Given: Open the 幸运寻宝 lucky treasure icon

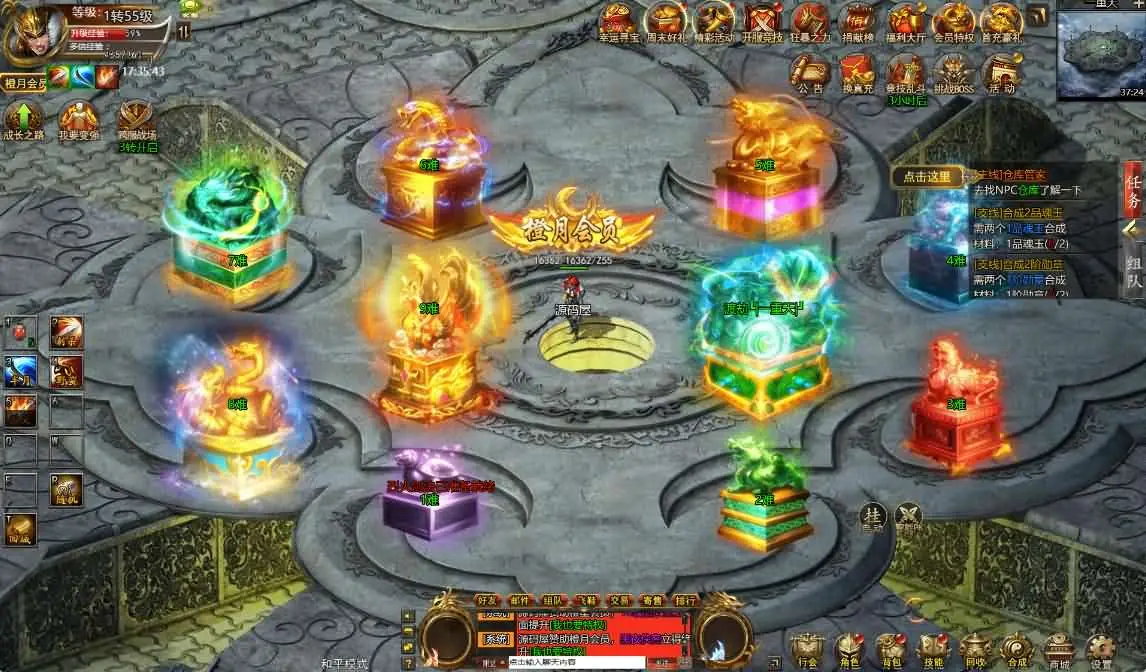Looking at the screenshot, I should coord(617,22).
